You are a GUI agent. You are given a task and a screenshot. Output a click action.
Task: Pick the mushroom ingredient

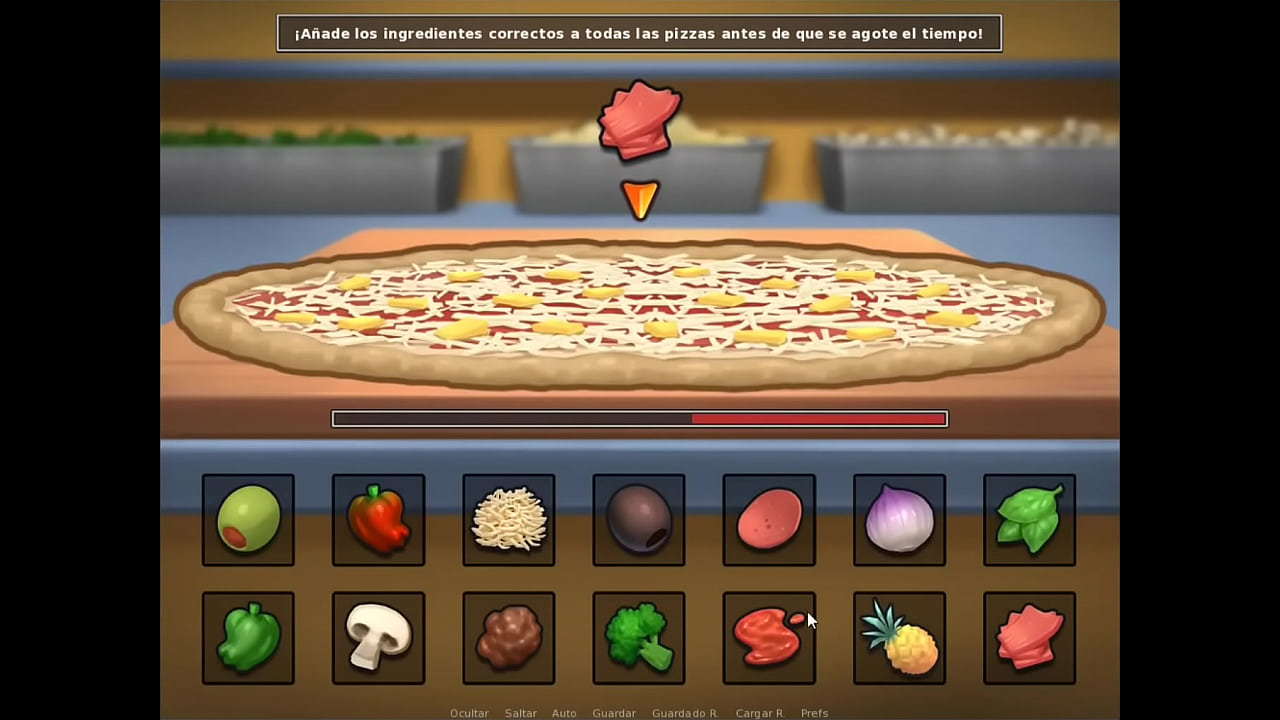coord(378,637)
